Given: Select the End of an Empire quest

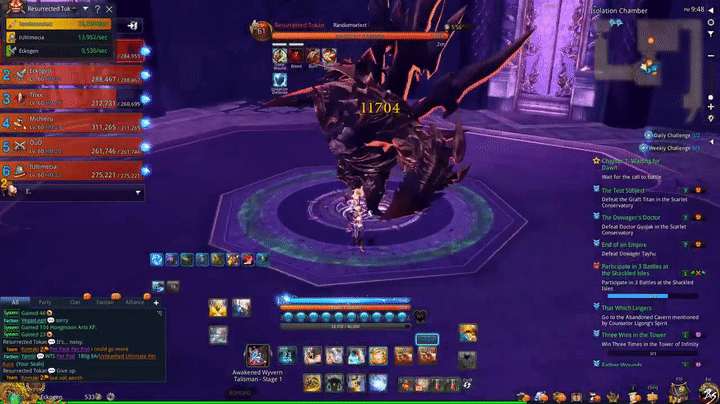Looking at the screenshot, I should (x=630, y=243).
